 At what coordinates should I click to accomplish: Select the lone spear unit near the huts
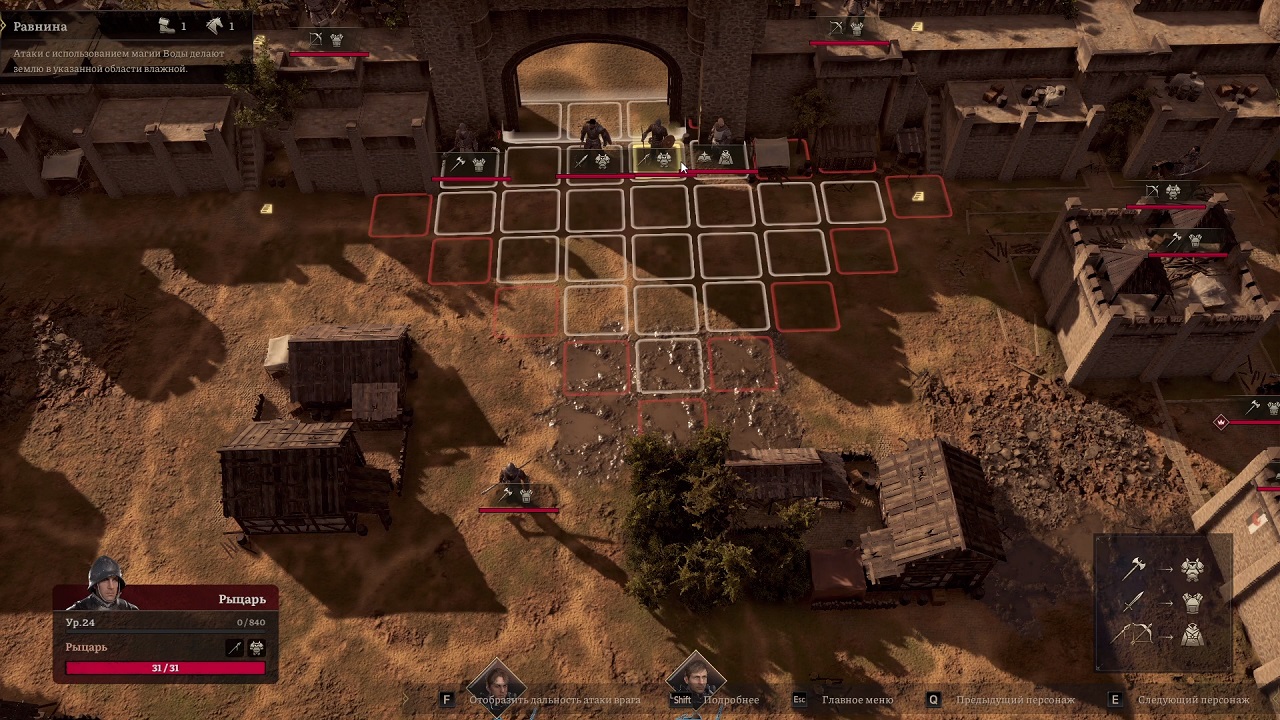(x=516, y=494)
